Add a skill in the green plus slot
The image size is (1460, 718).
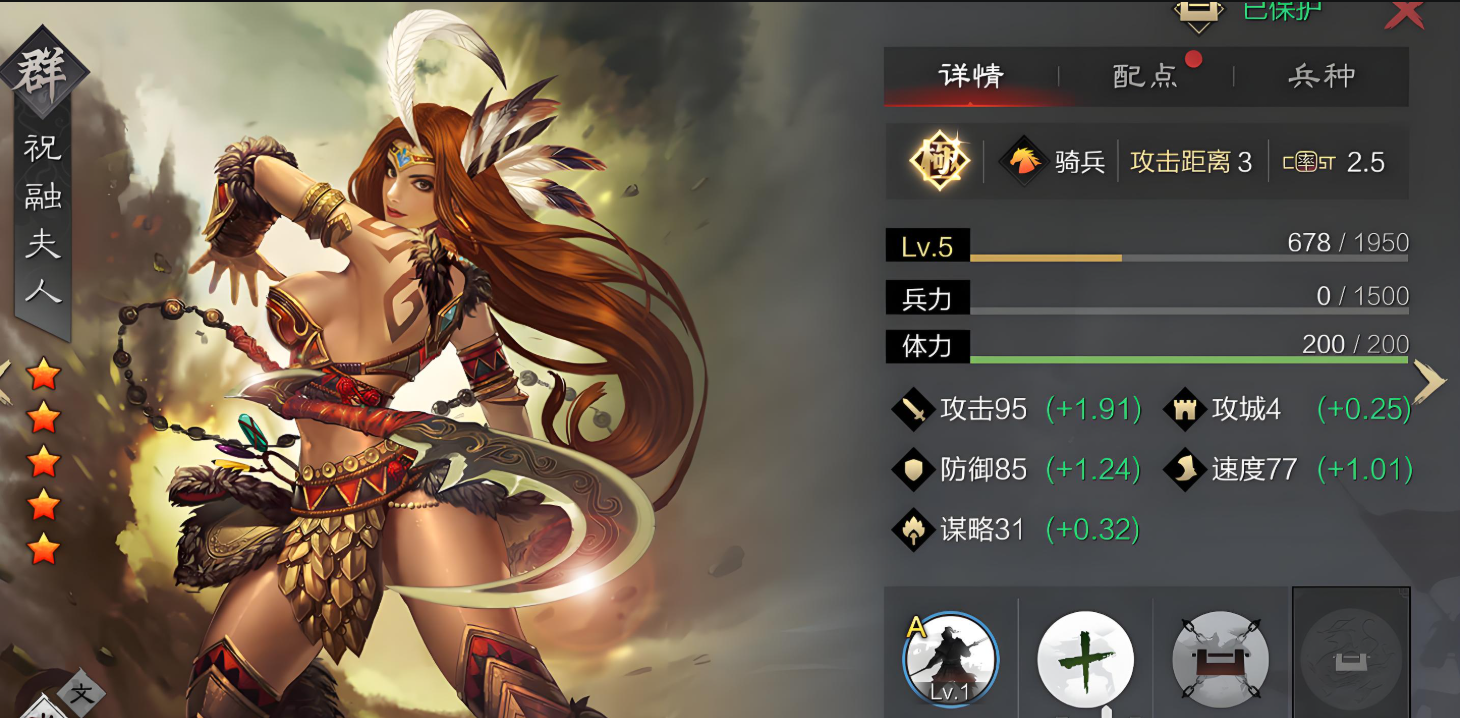(x=1085, y=659)
